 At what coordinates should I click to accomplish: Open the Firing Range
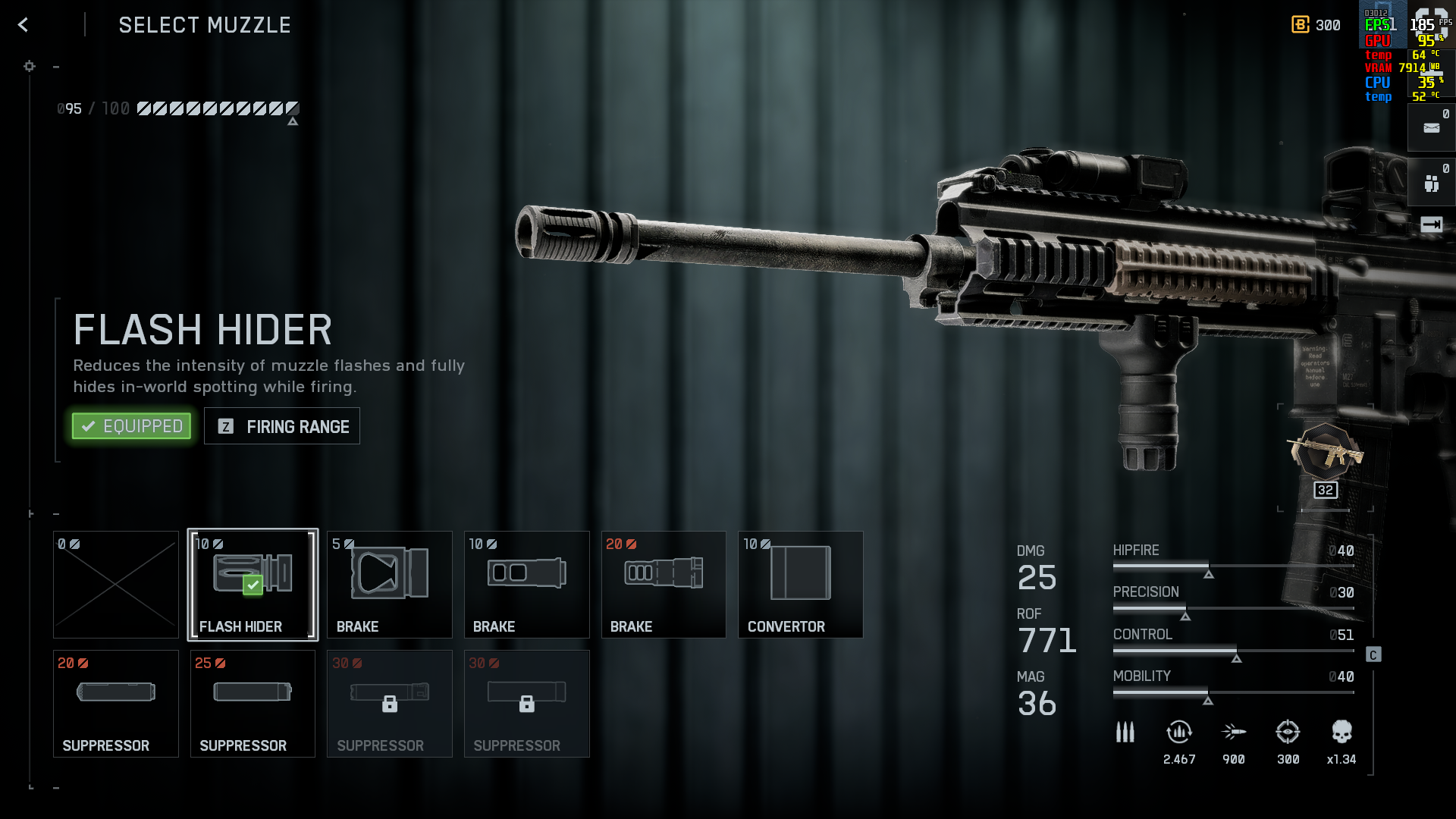click(282, 426)
